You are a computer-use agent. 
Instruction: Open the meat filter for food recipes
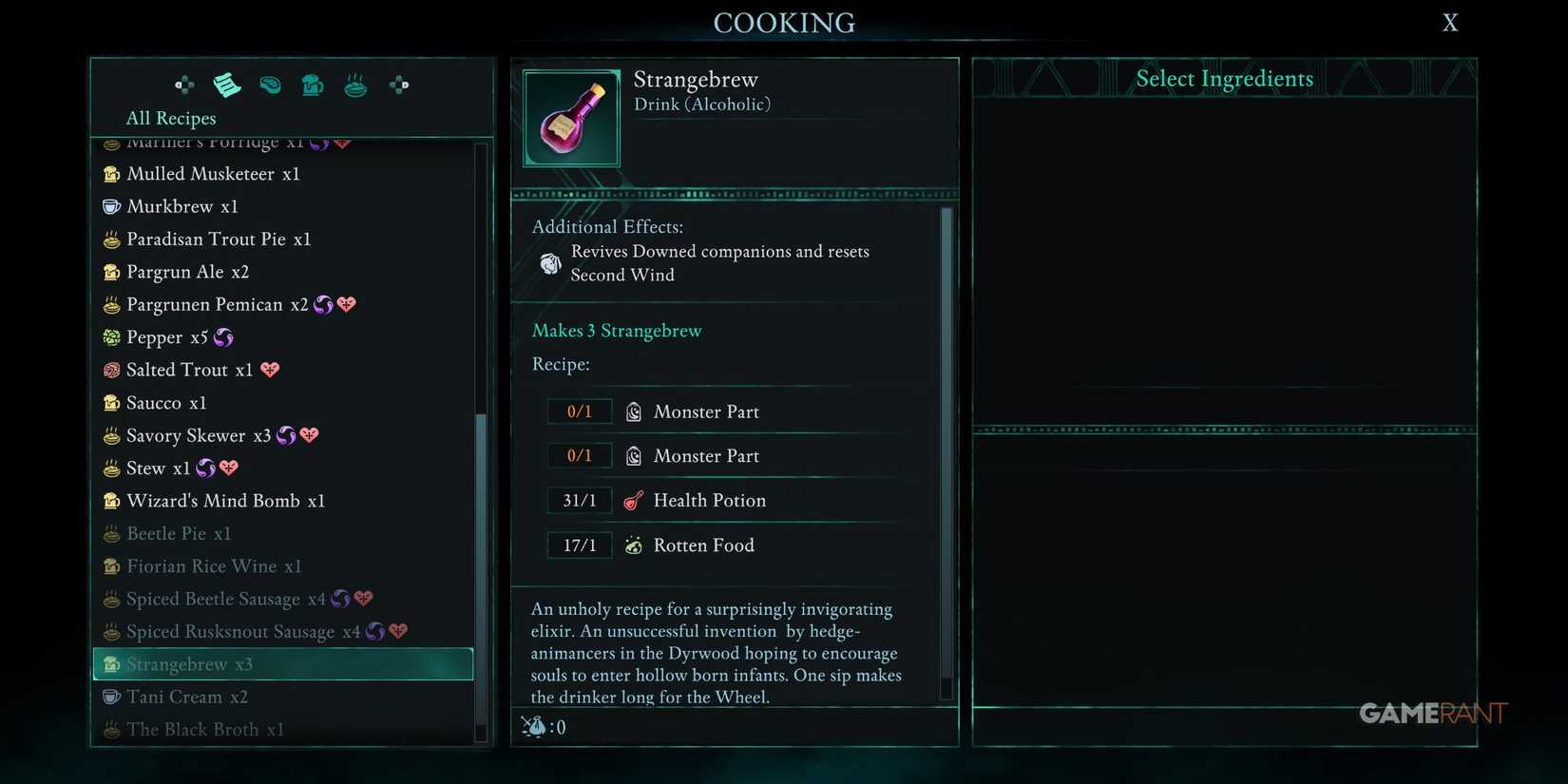[x=270, y=85]
